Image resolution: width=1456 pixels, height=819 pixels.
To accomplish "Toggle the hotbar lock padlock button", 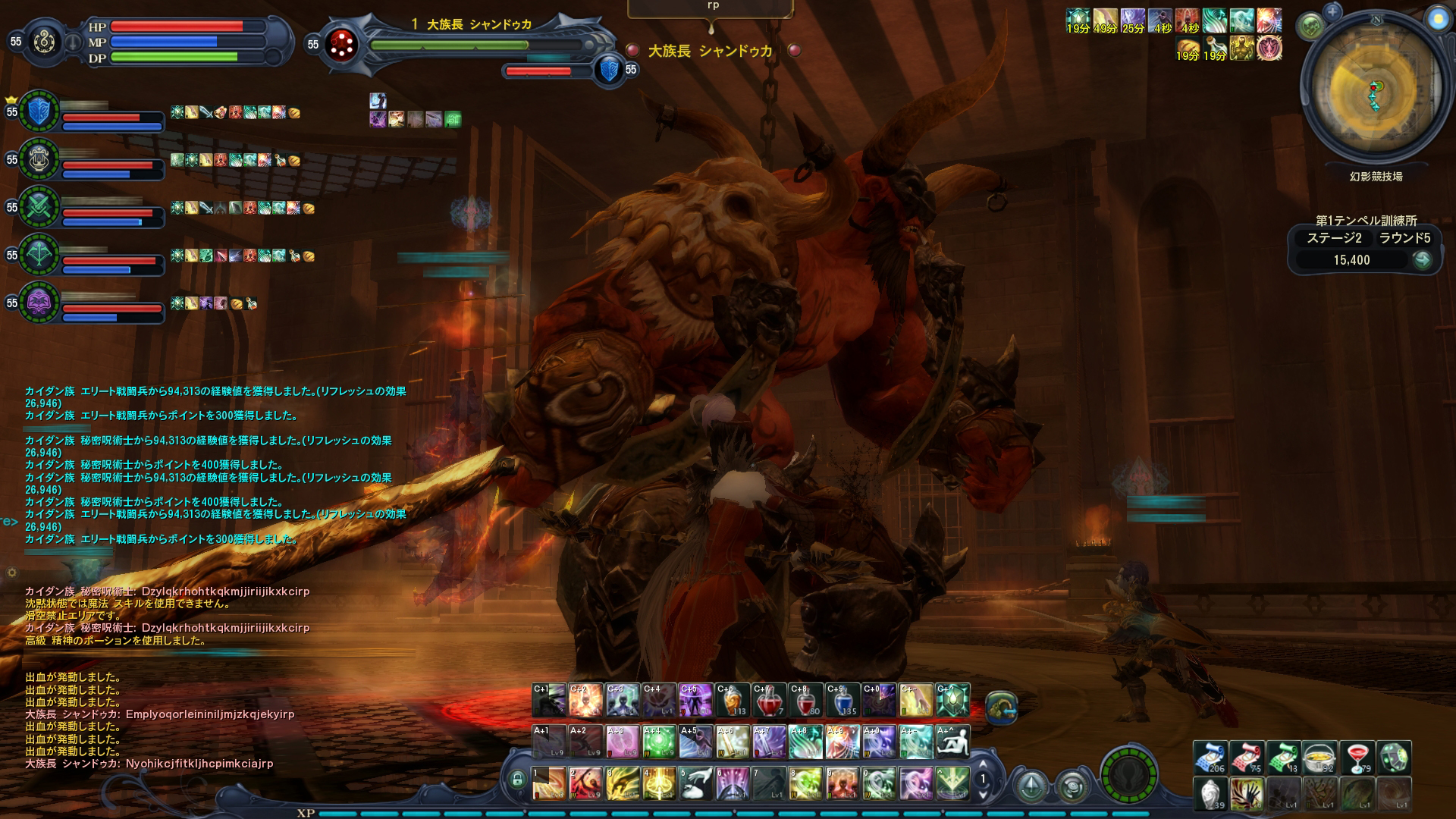I will 518,780.
